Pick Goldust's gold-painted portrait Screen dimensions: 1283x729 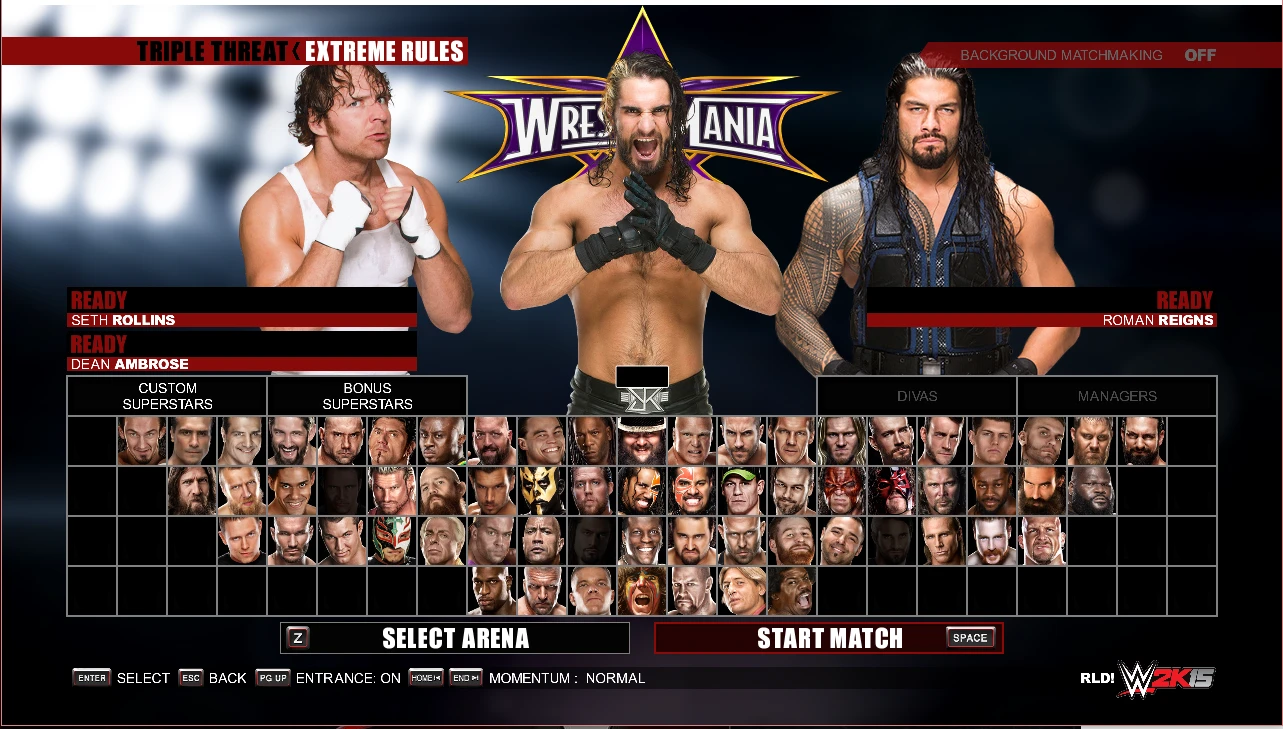coord(540,490)
